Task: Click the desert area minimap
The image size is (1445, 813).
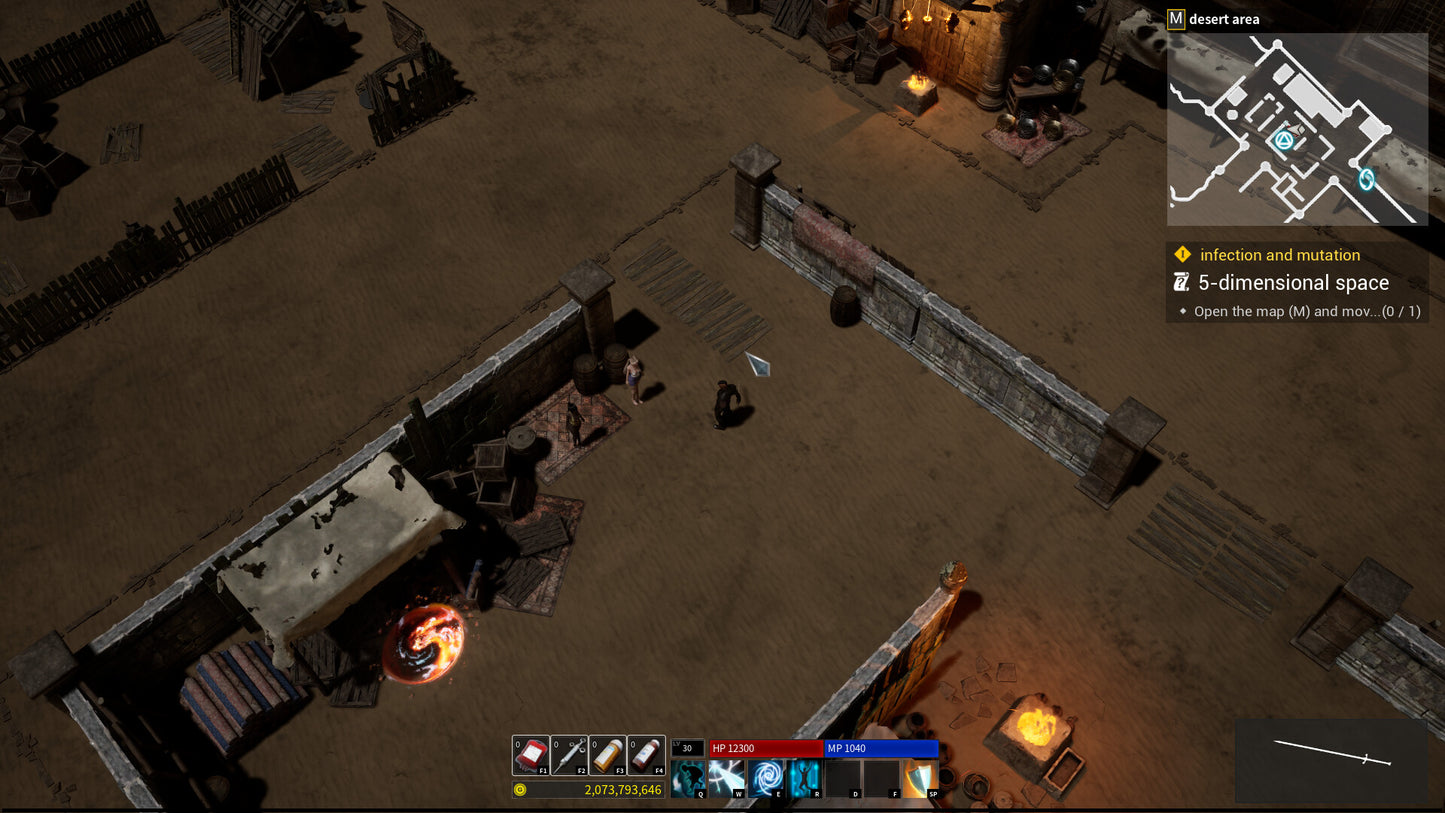Action: coord(1297,129)
